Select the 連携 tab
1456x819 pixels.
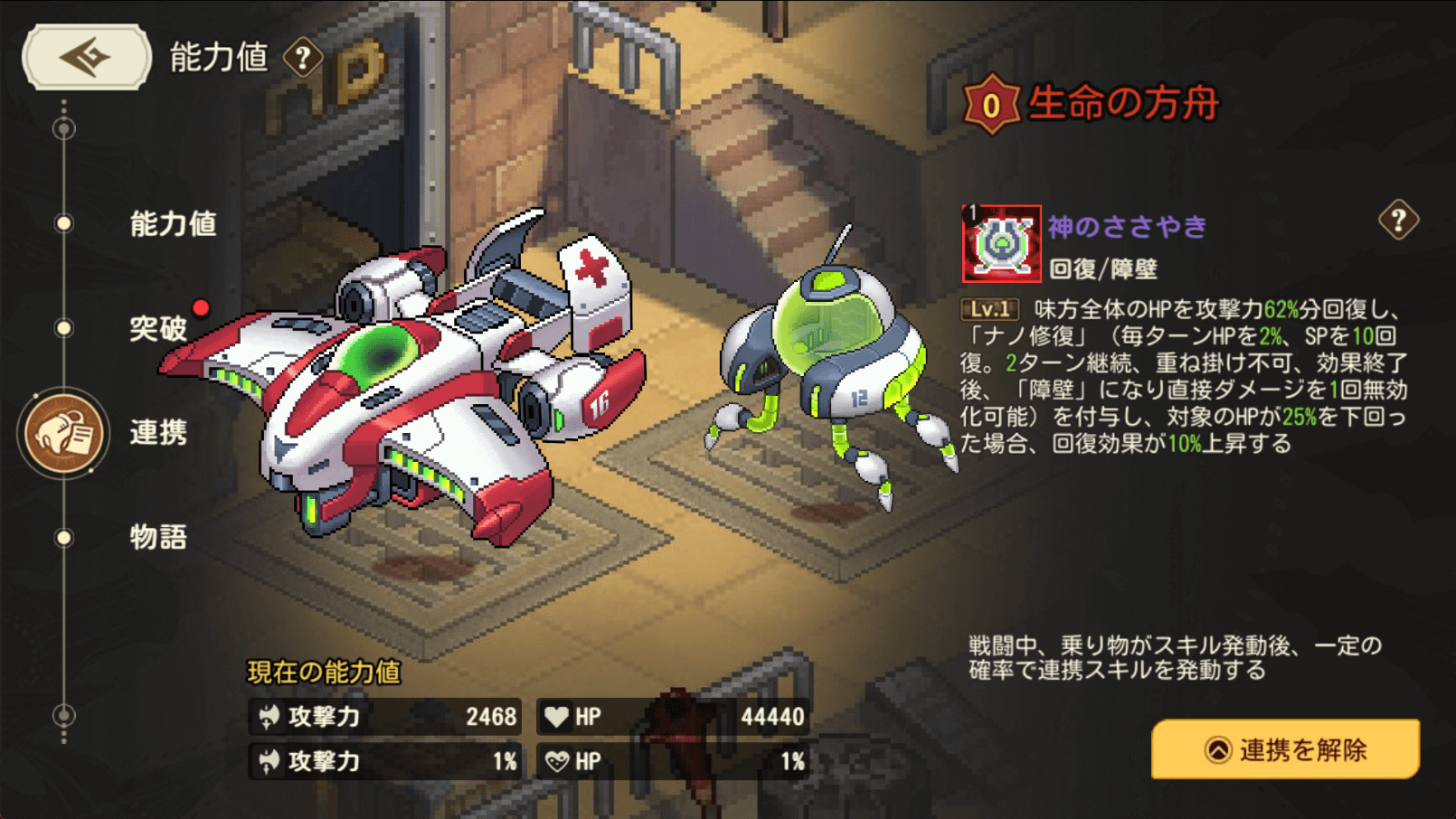pos(157,432)
